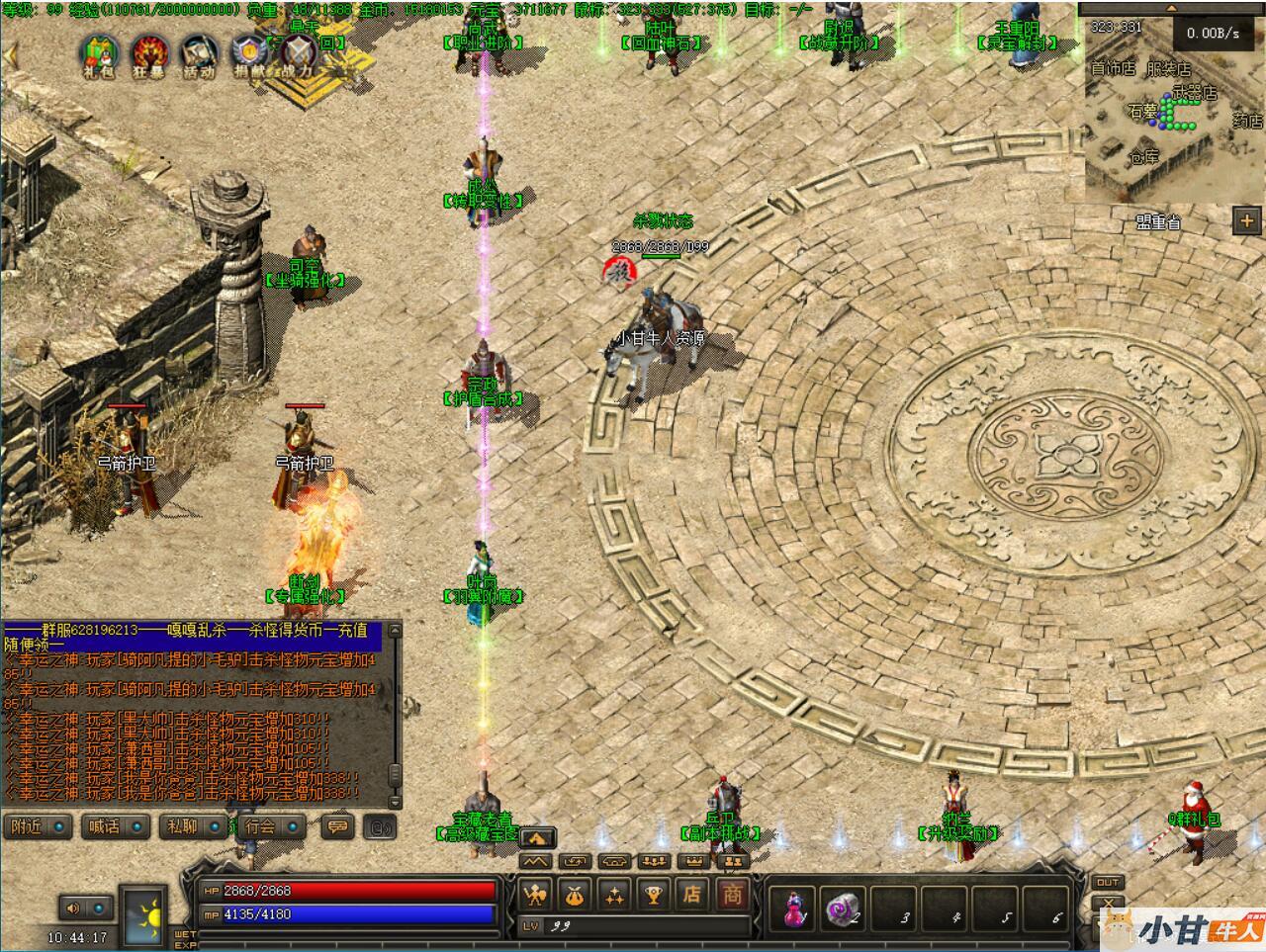
Task: Open the 战力 combat power icon
Action: point(299,54)
